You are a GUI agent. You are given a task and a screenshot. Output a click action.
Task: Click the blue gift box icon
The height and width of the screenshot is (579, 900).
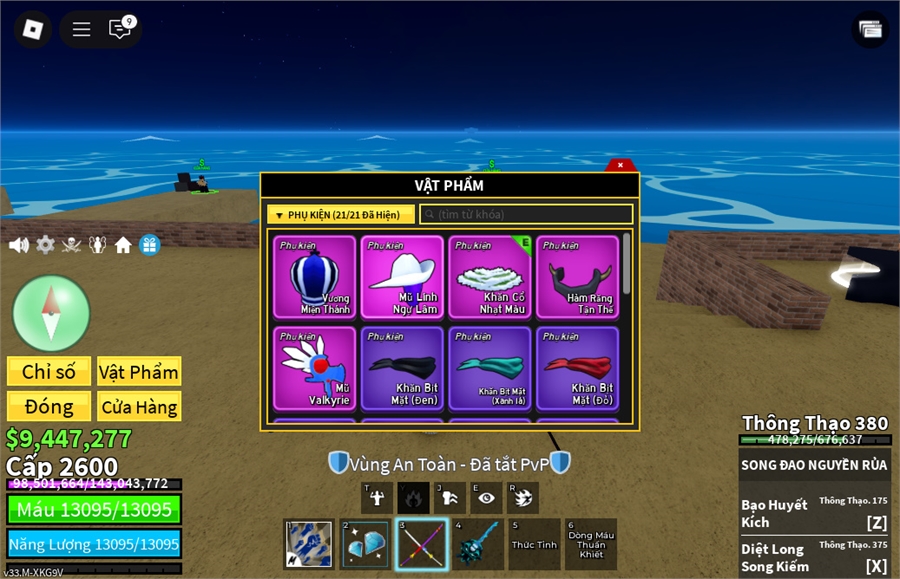(149, 245)
